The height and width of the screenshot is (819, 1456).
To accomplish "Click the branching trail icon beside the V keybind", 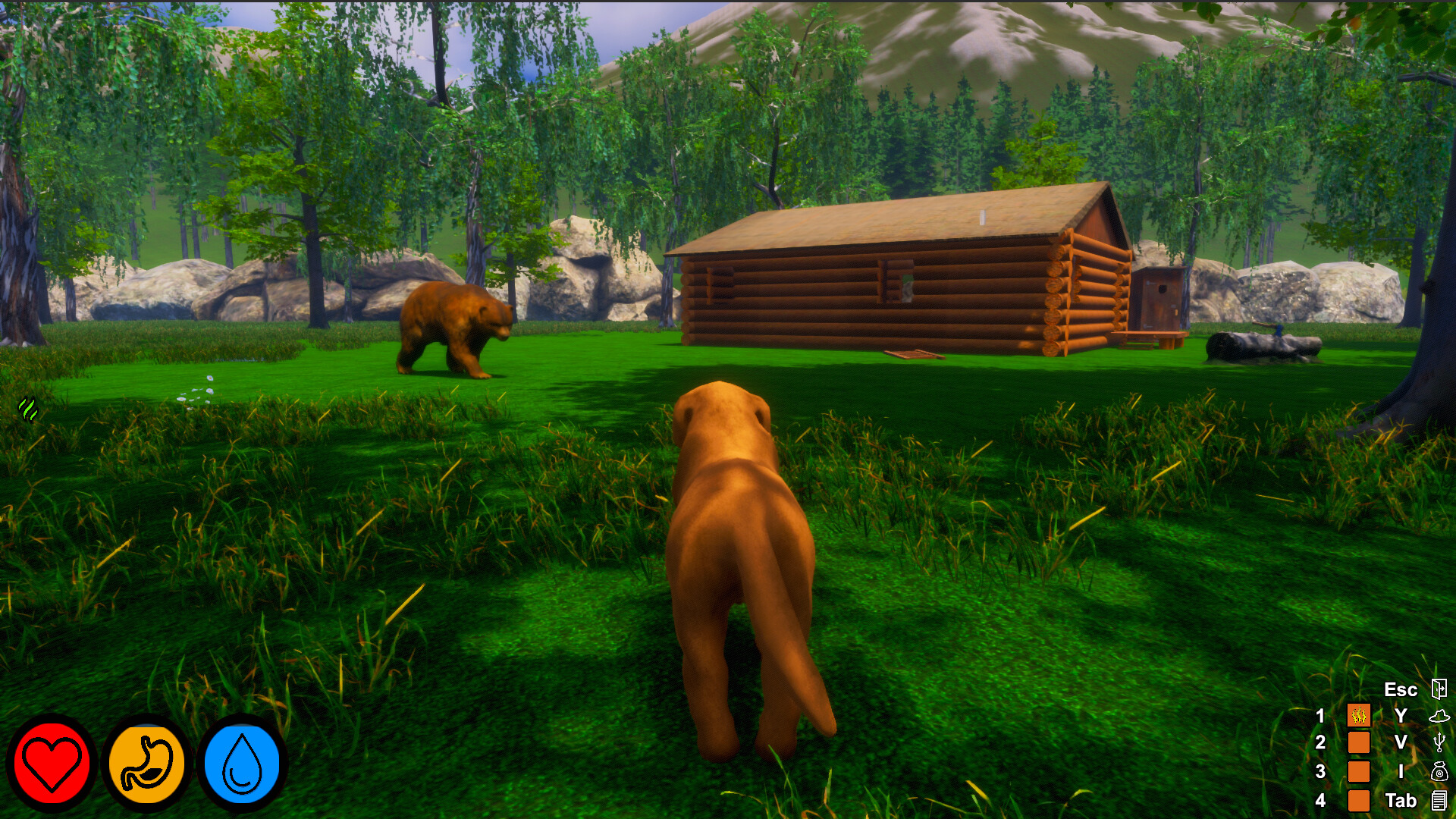I will click(1439, 743).
